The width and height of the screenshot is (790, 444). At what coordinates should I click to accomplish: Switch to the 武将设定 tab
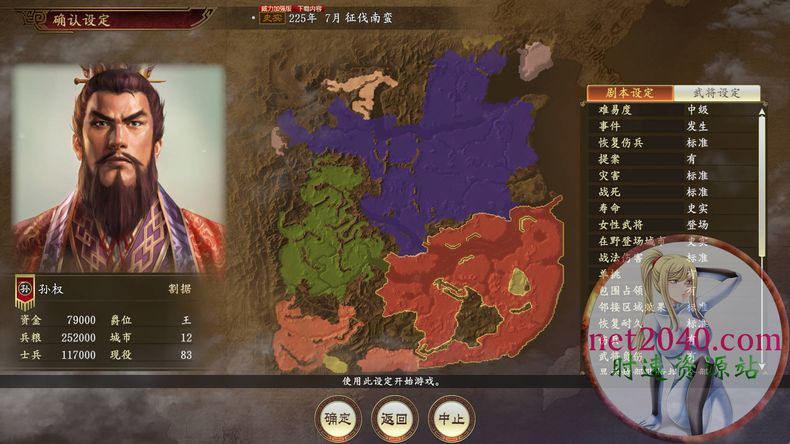click(716, 93)
